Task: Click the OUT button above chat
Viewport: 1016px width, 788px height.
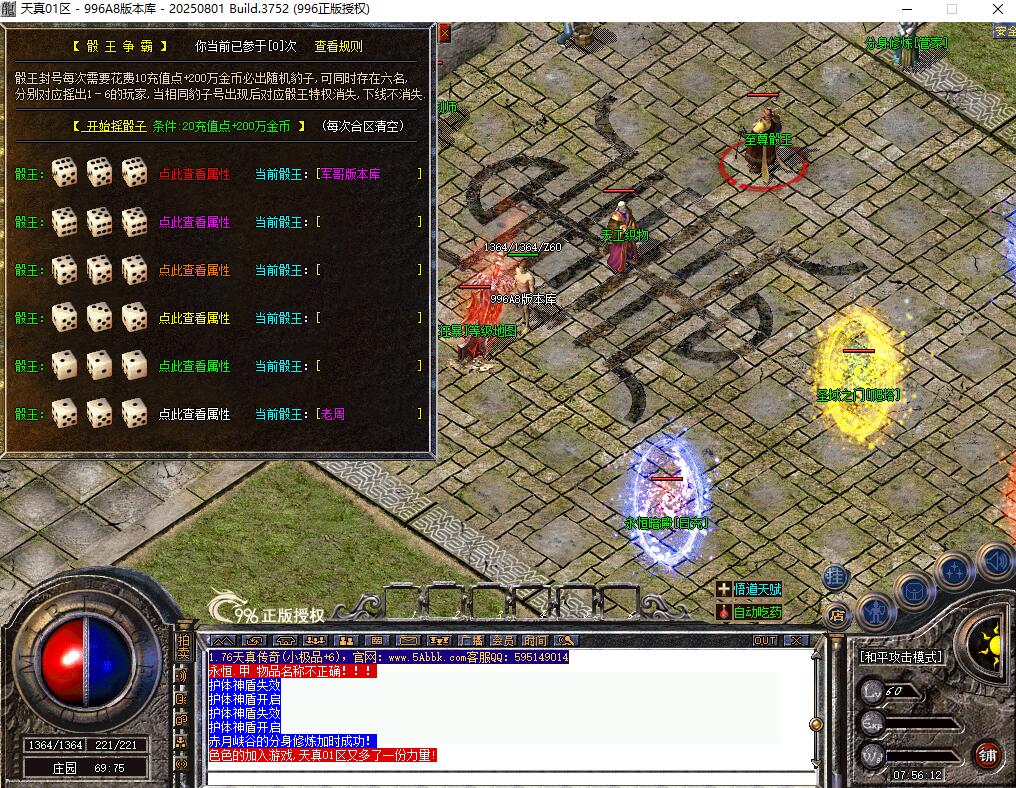Action: click(x=764, y=640)
